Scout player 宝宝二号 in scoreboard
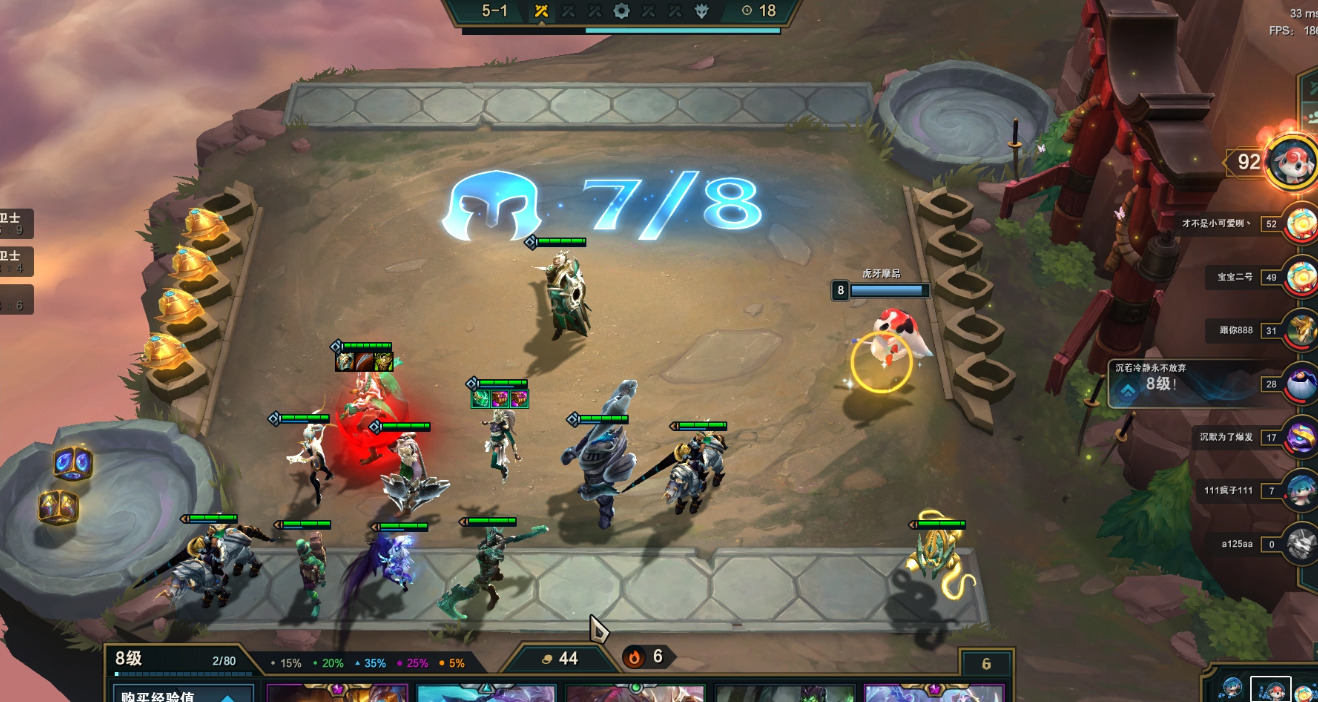 tap(1301, 277)
